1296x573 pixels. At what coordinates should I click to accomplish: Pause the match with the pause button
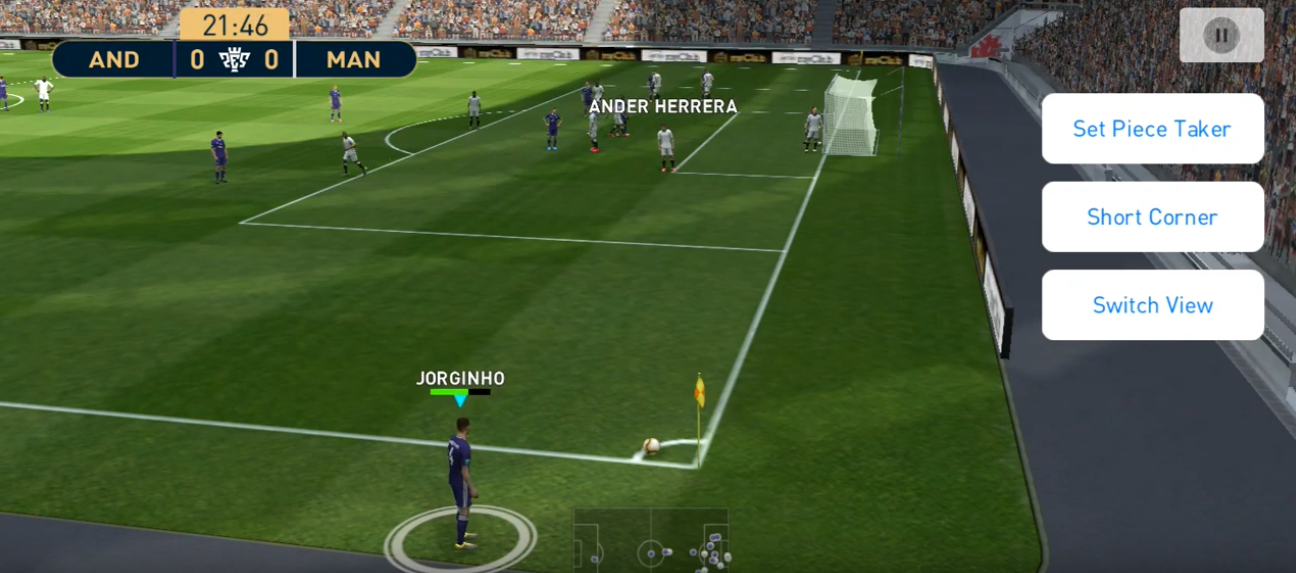[1221, 35]
